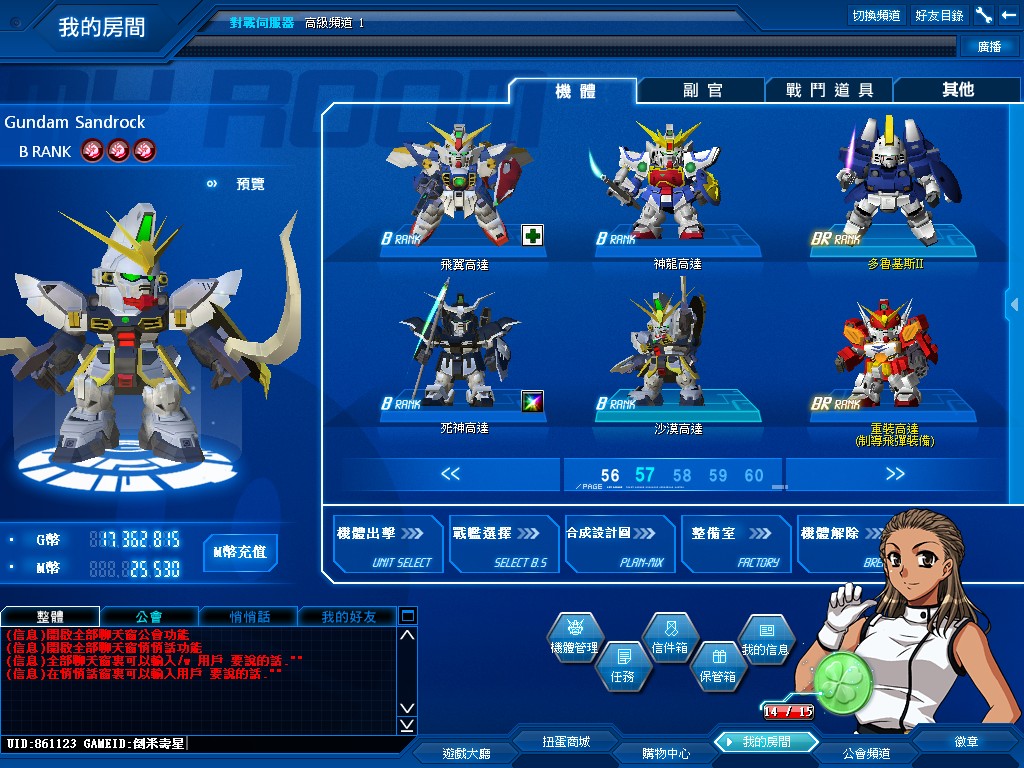Switch chat to the 公會 tab
This screenshot has height=768, width=1024.
tap(149, 616)
